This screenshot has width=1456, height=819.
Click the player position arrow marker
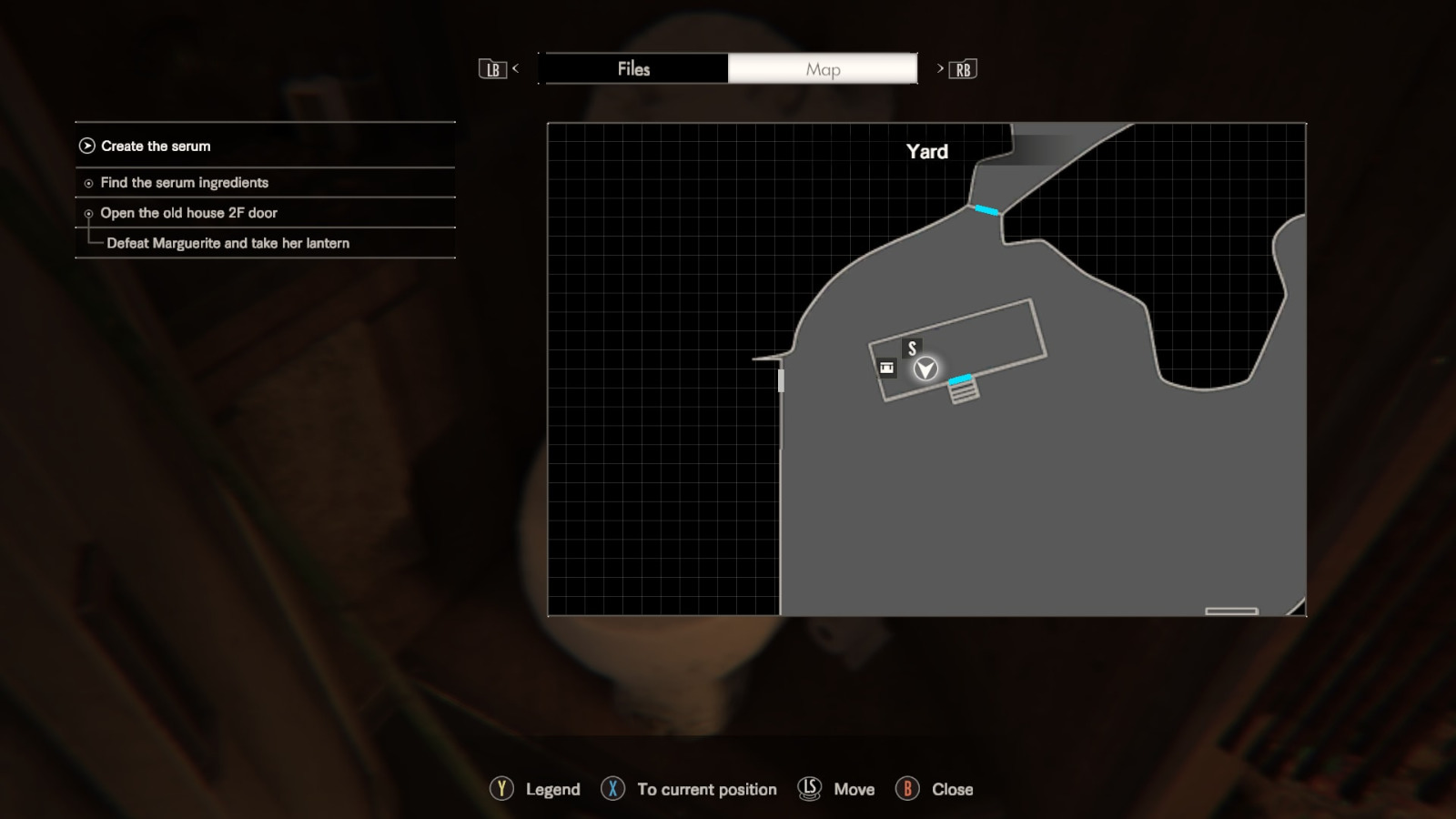pos(925,369)
